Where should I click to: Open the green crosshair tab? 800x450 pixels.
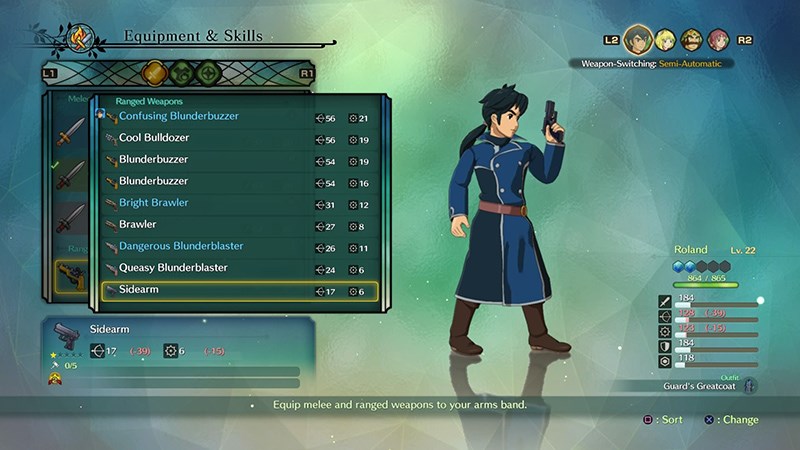click(x=208, y=73)
